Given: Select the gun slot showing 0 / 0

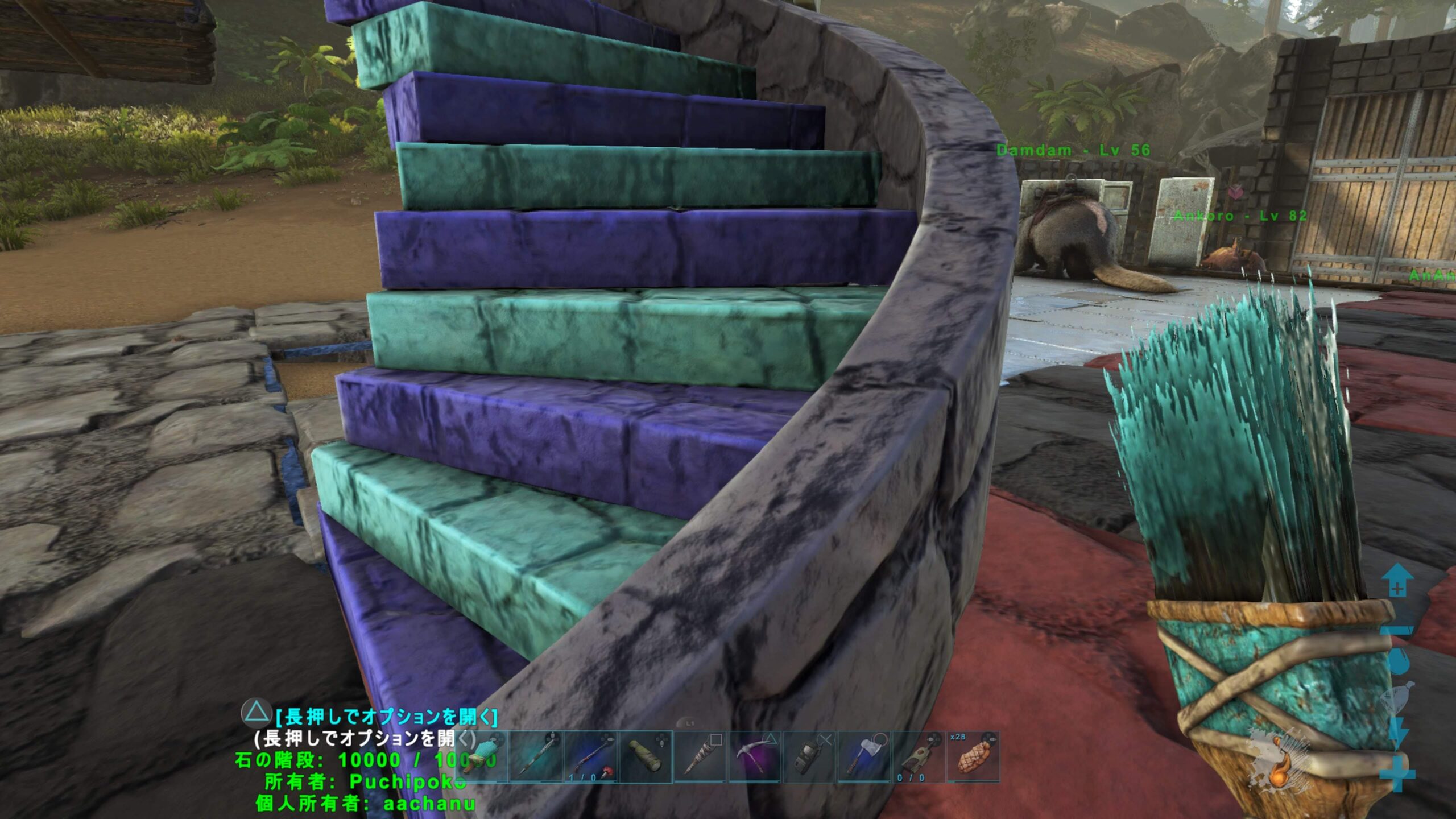Looking at the screenshot, I should pos(919,757).
